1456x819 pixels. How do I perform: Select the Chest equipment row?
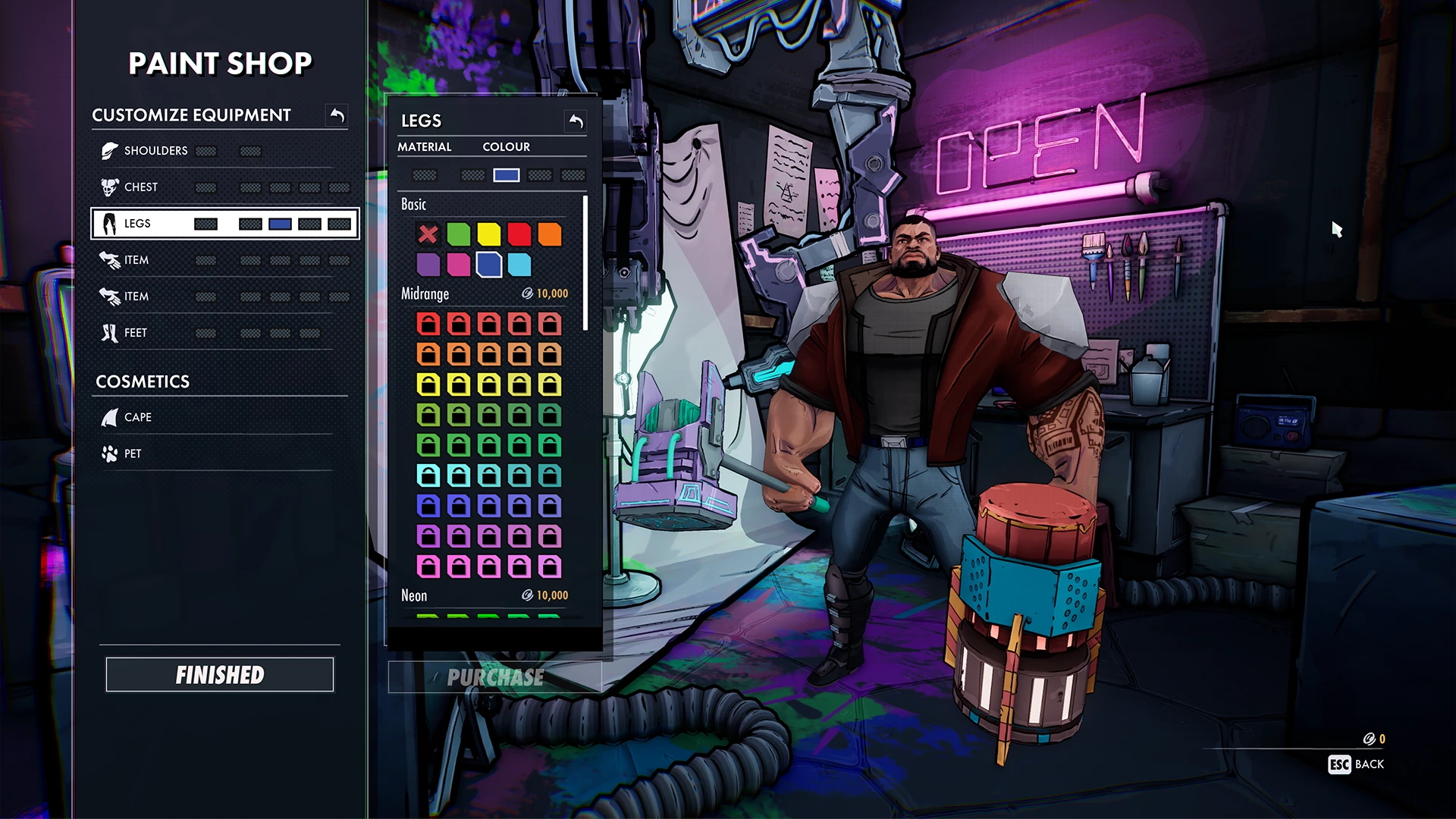tap(220, 187)
